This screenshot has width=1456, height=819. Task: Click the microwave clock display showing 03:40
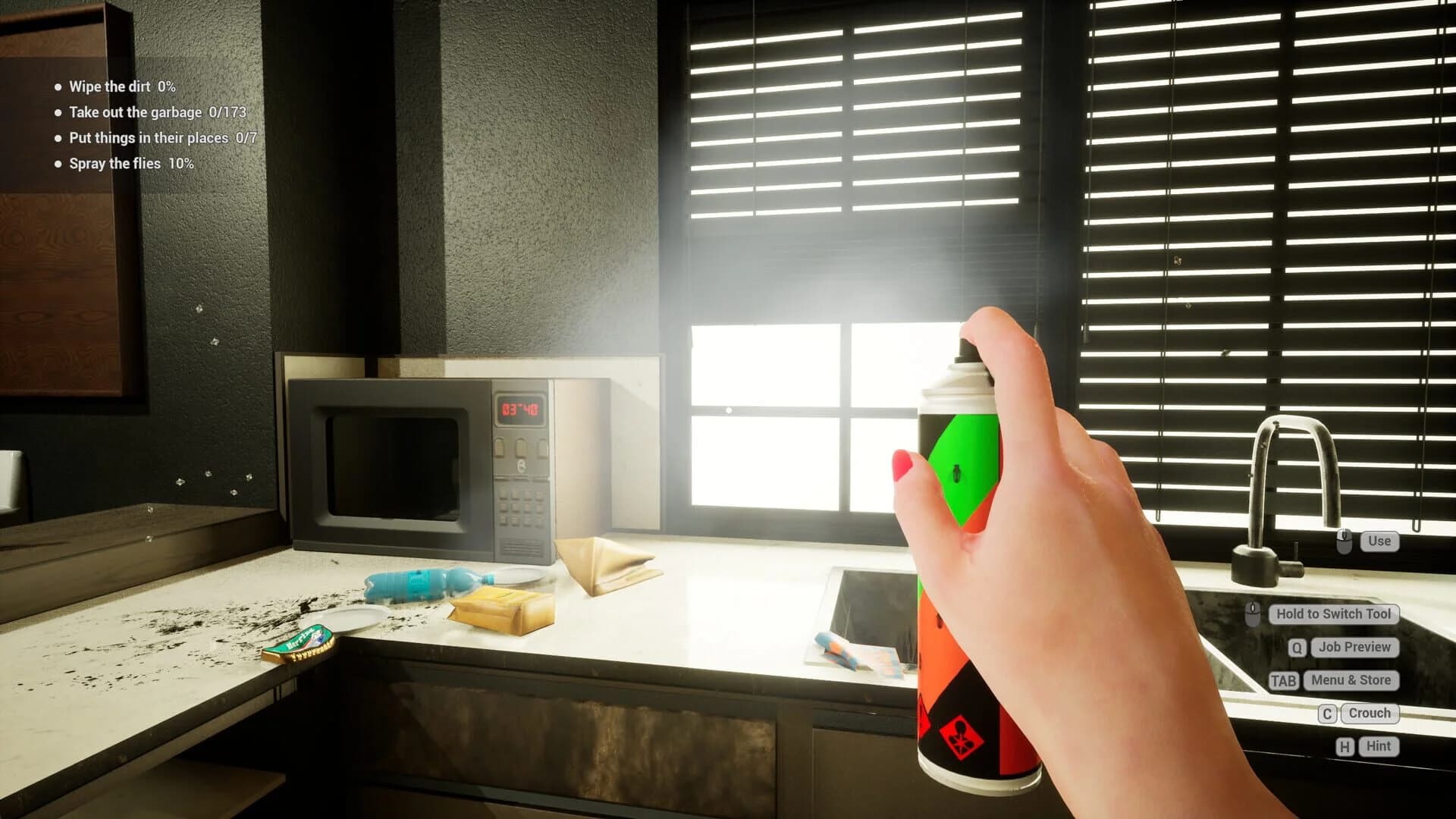tap(522, 409)
